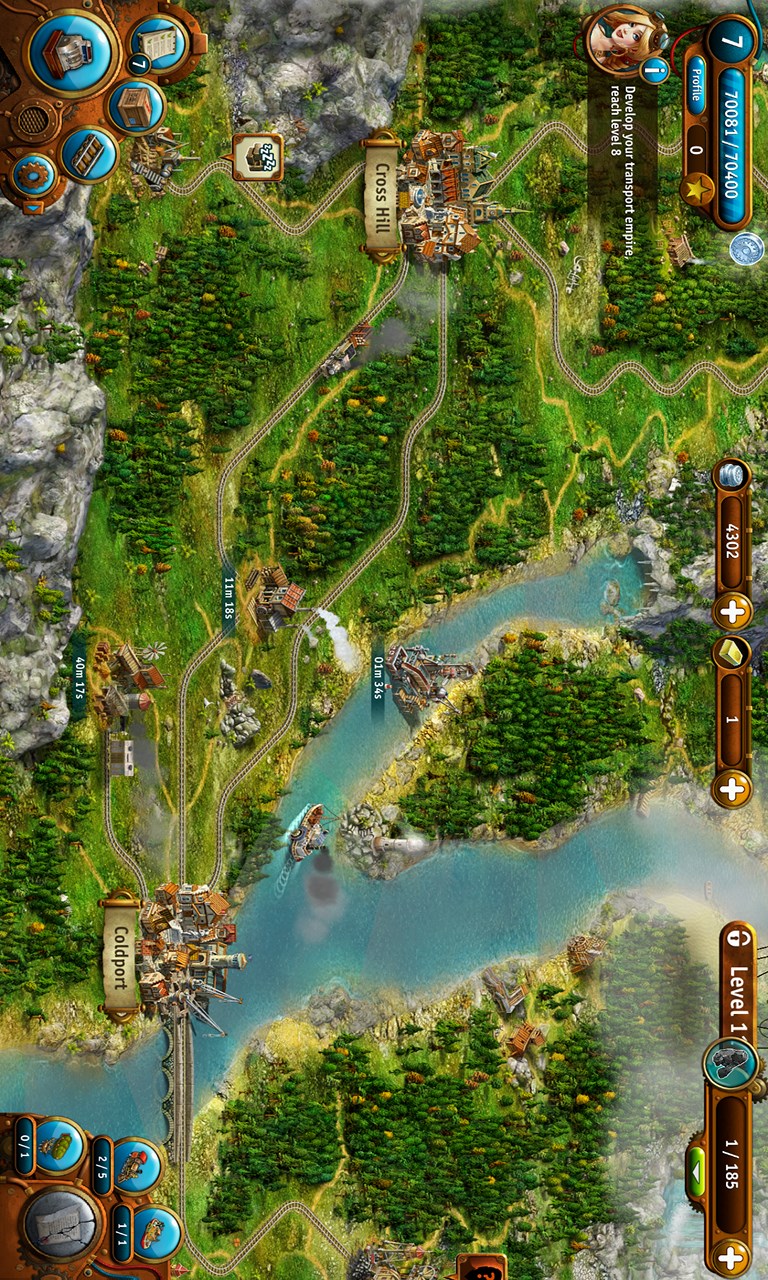
Task: Select the Cross Hill town label
Action: 381,197
